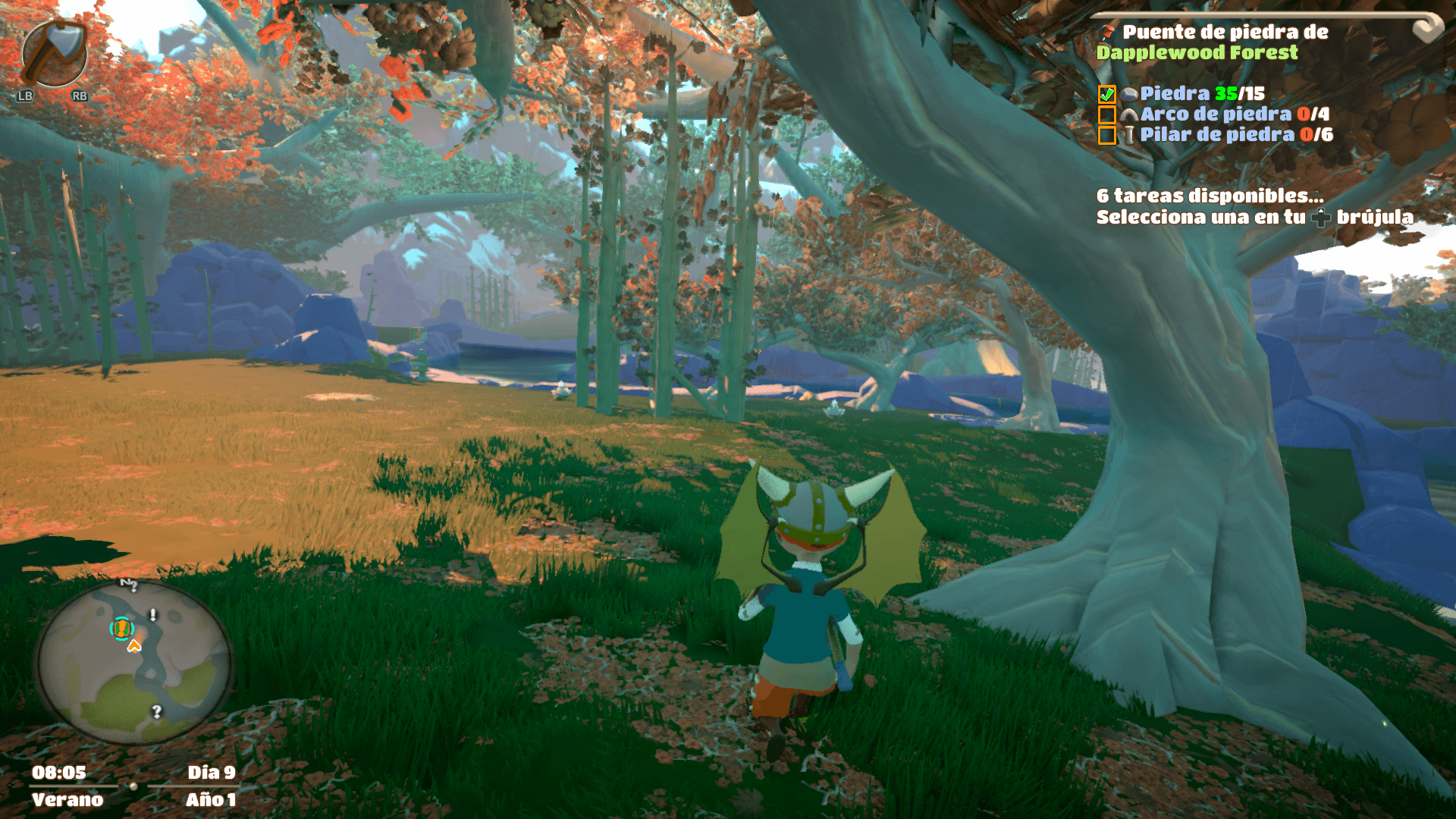The image size is (1456, 819).
Task: Click the exclamation mark marker on the minimap
Action: coord(152,614)
